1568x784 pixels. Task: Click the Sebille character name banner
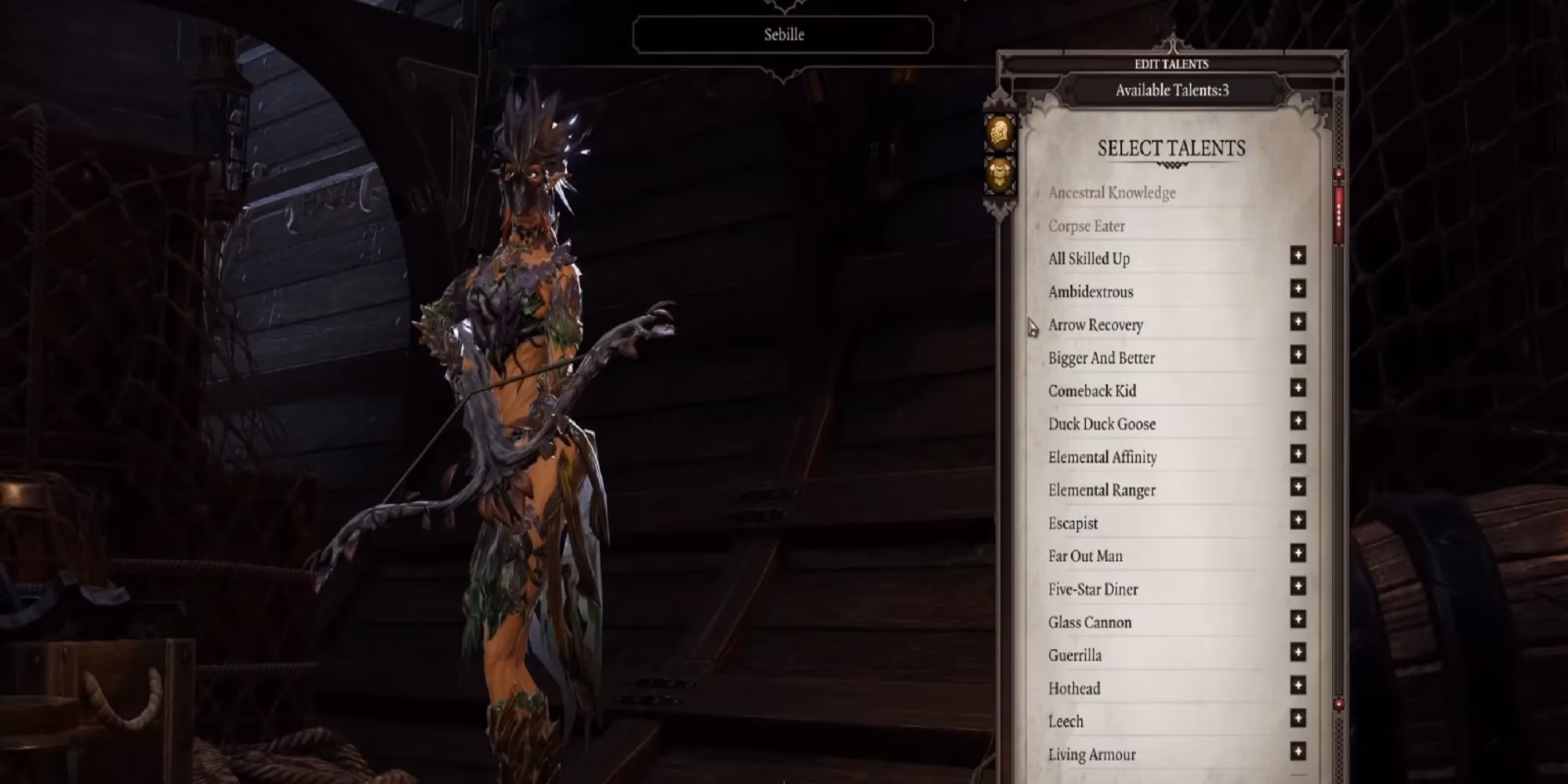coord(783,34)
